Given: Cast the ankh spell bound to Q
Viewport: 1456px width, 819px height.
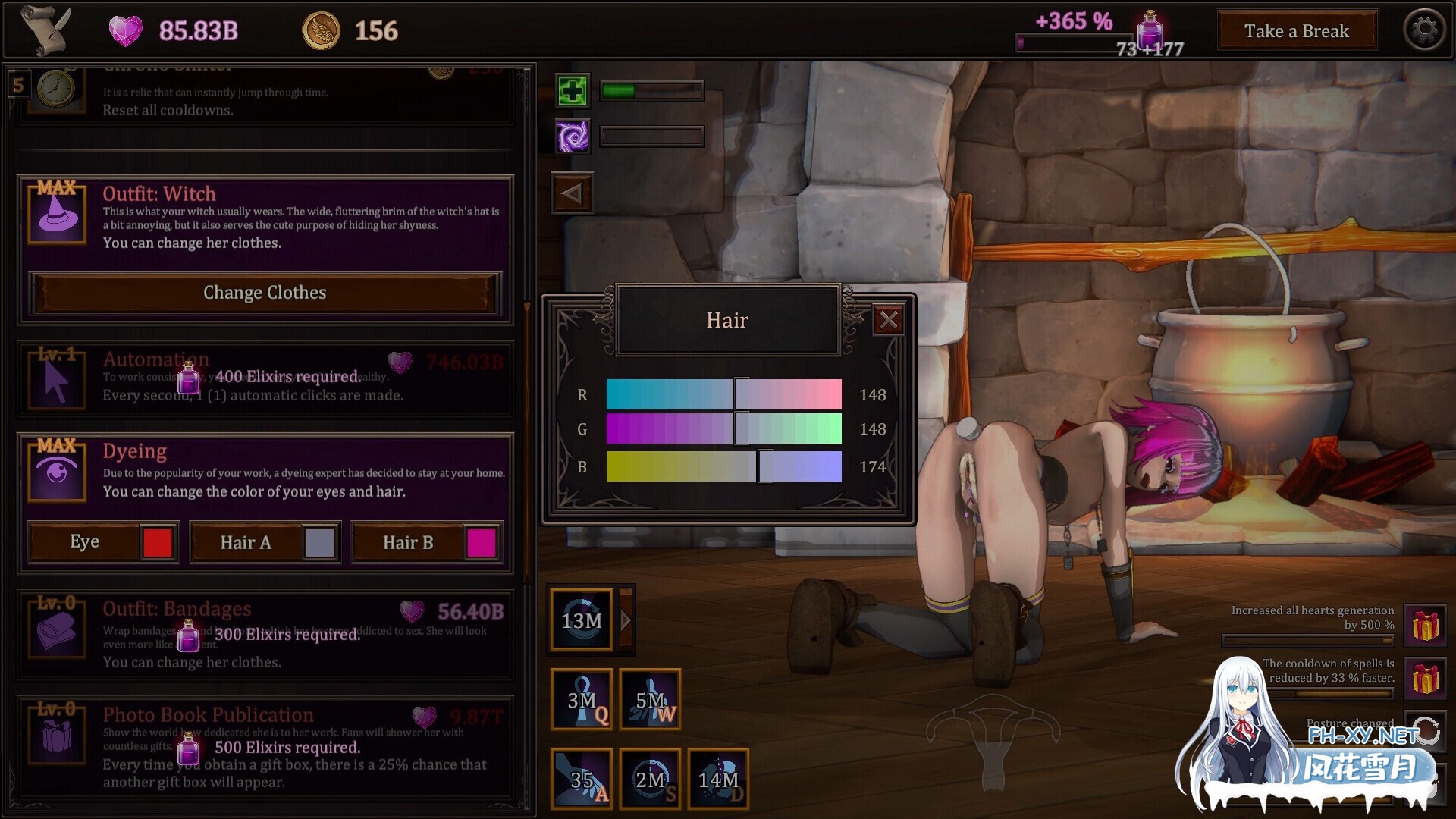Looking at the screenshot, I should [581, 699].
